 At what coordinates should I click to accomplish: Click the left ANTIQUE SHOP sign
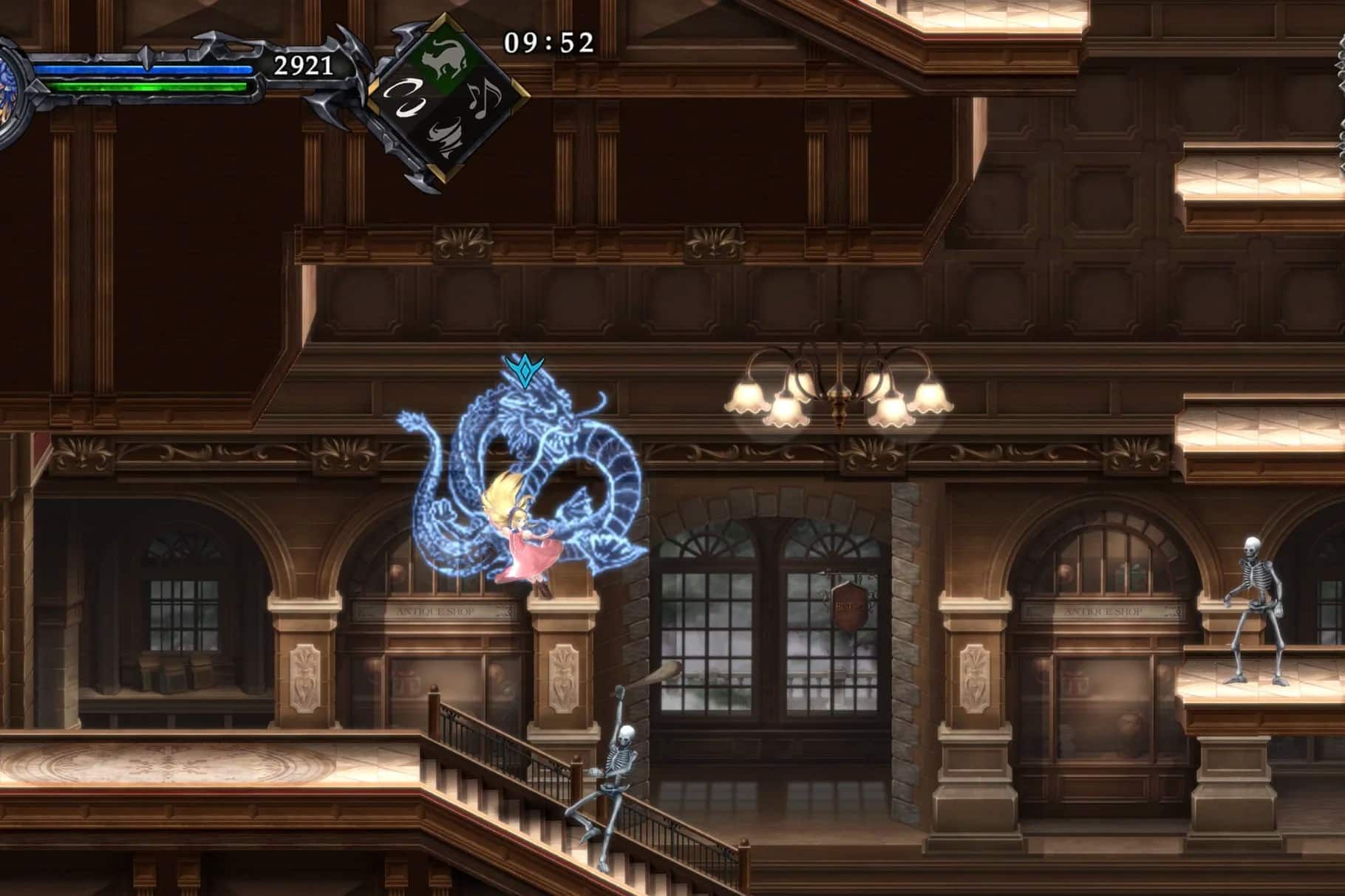pyautogui.click(x=435, y=612)
